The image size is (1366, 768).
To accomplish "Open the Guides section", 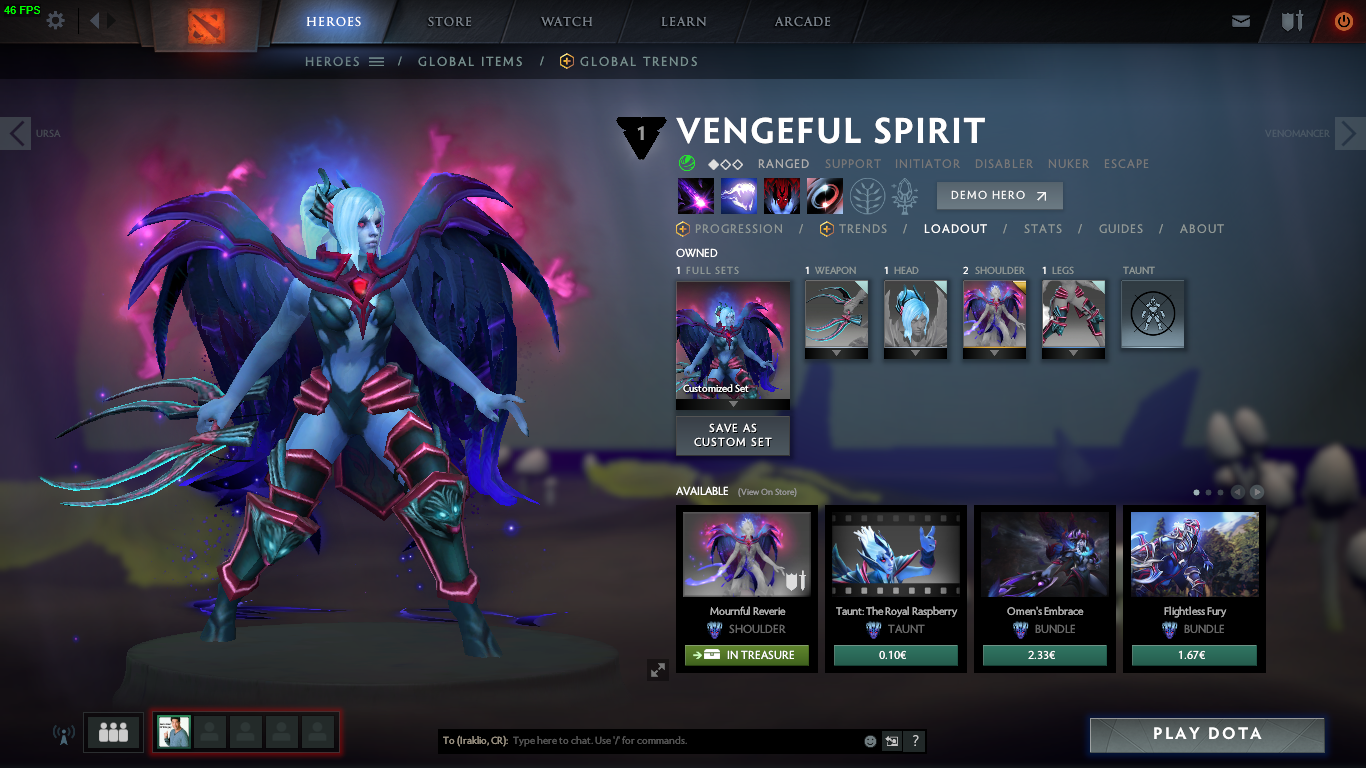I will pyautogui.click(x=1121, y=229).
